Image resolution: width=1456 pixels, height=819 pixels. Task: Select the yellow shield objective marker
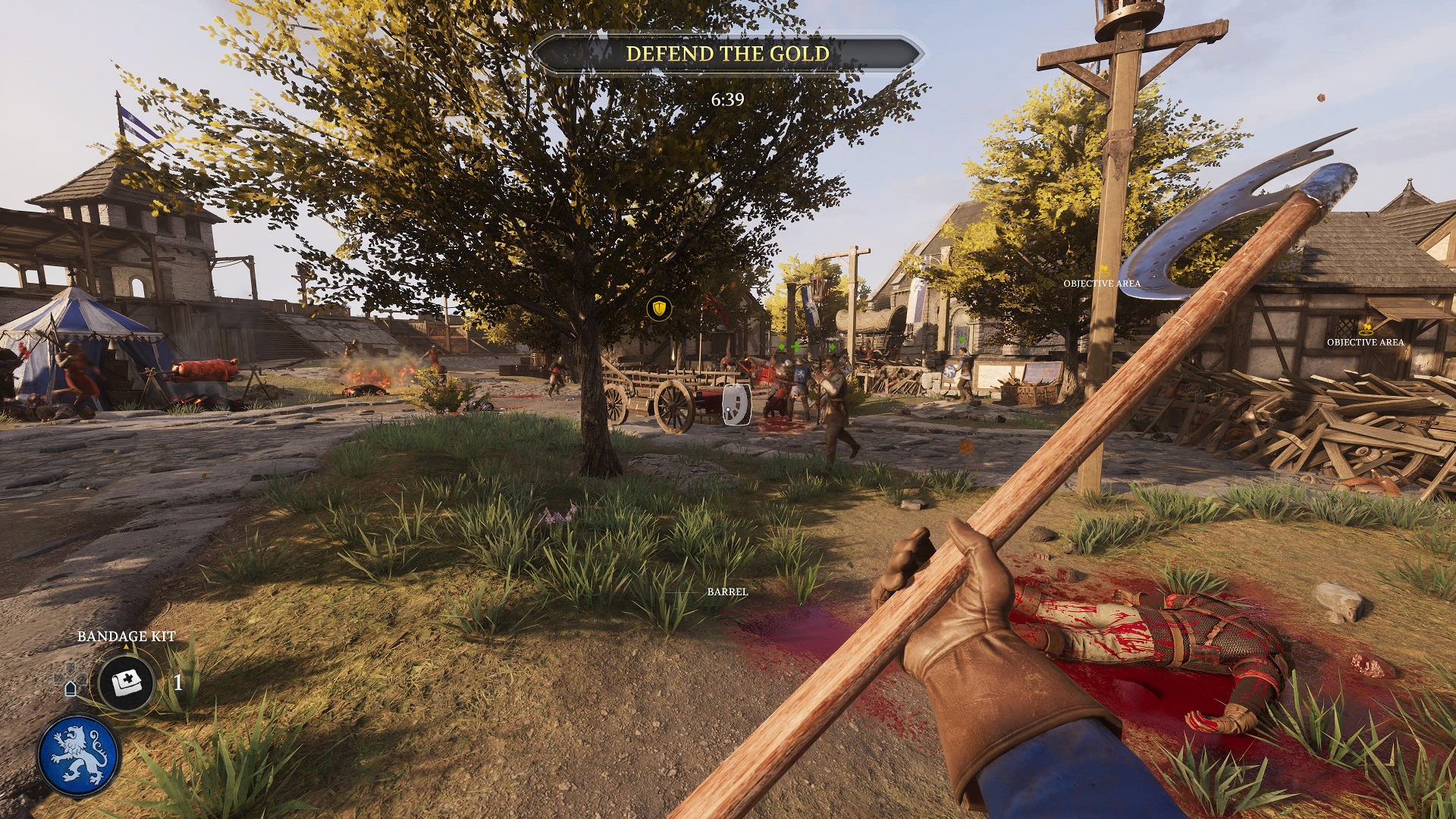(x=660, y=308)
